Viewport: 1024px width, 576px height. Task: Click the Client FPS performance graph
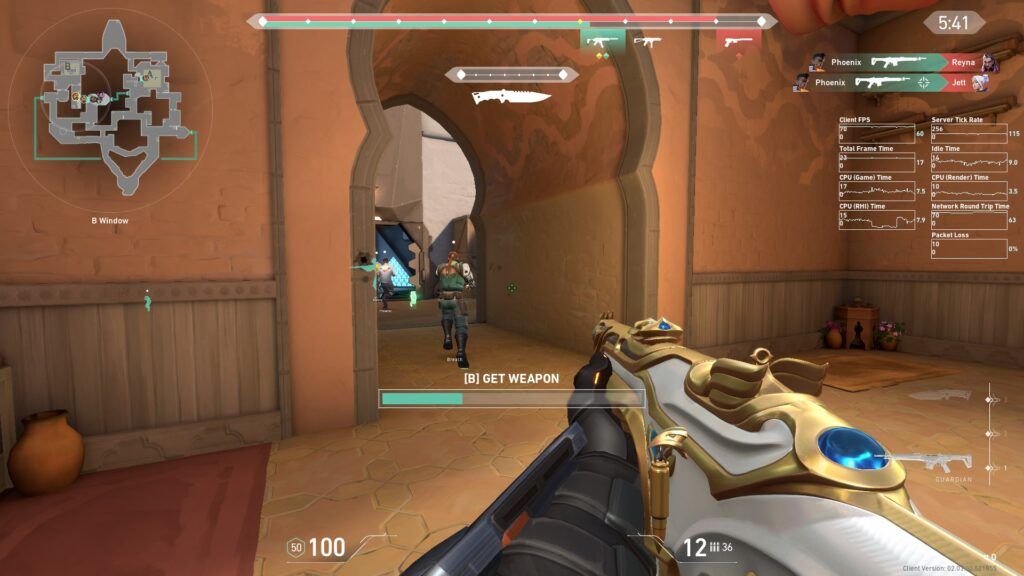point(880,132)
